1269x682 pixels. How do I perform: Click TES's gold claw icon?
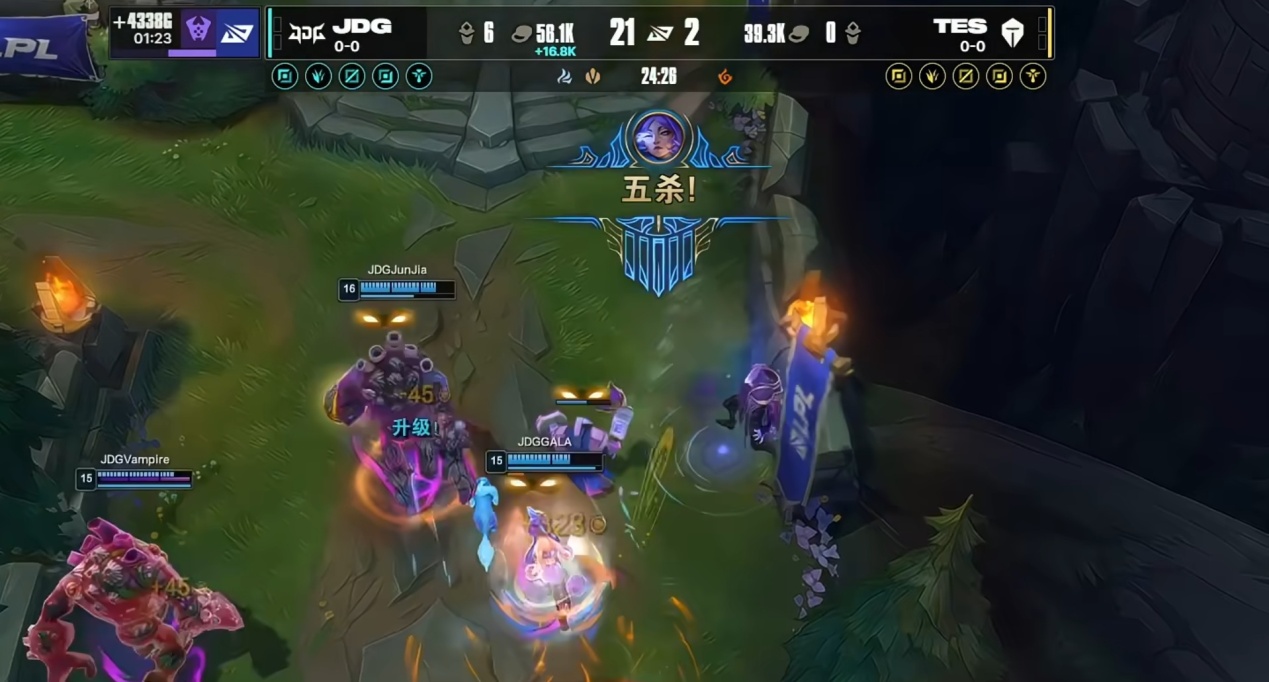pyautogui.click(x=932, y=76)
